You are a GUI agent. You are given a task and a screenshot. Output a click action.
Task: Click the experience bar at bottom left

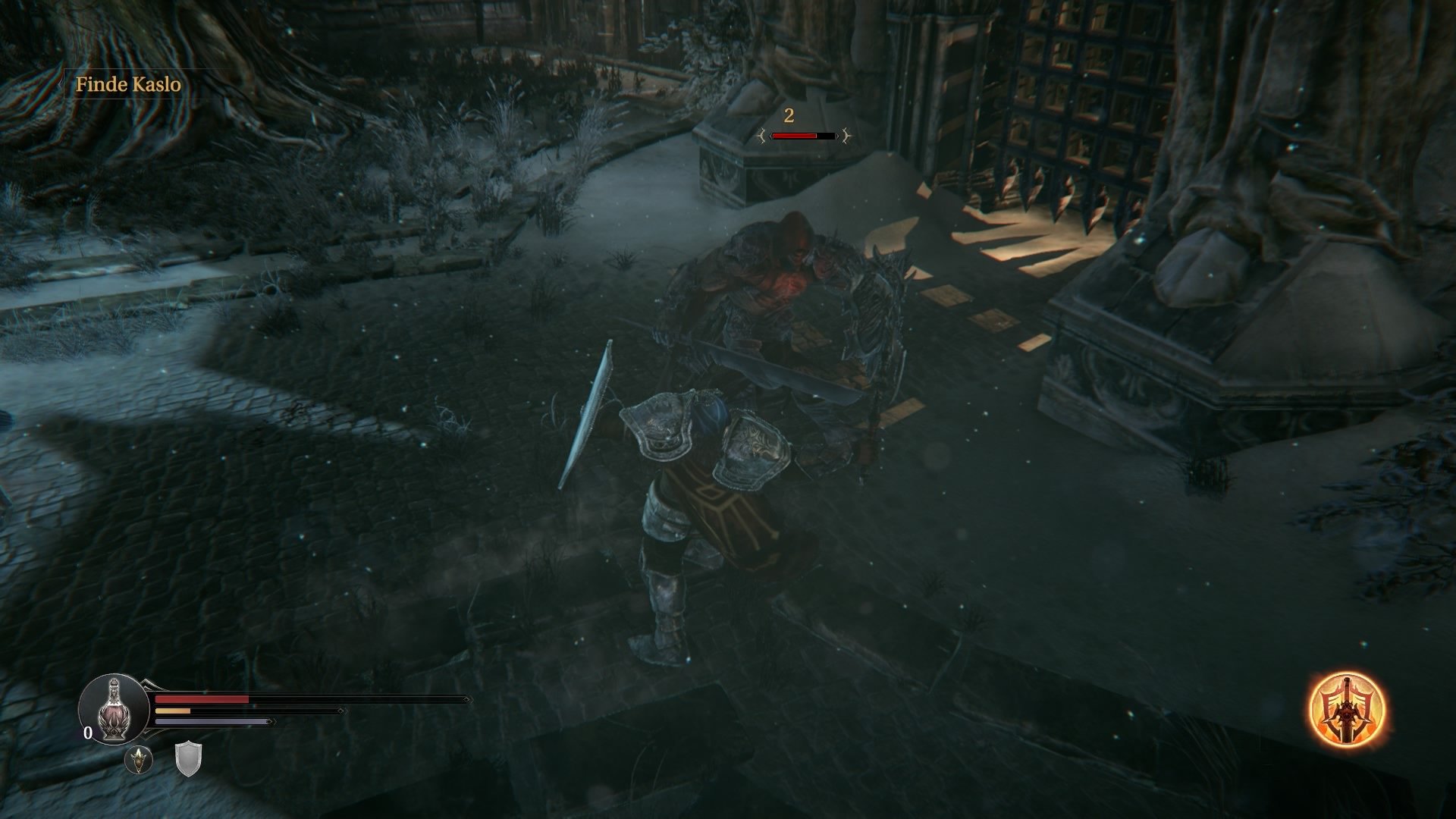click(x=212, y=720)
